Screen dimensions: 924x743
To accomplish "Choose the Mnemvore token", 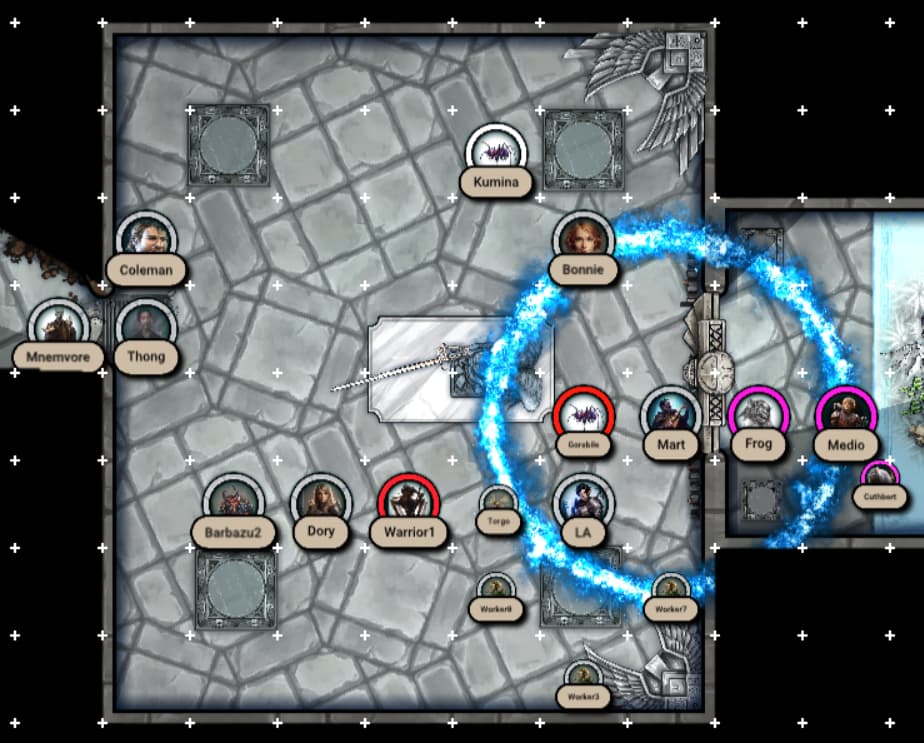I will coord(59,327).
